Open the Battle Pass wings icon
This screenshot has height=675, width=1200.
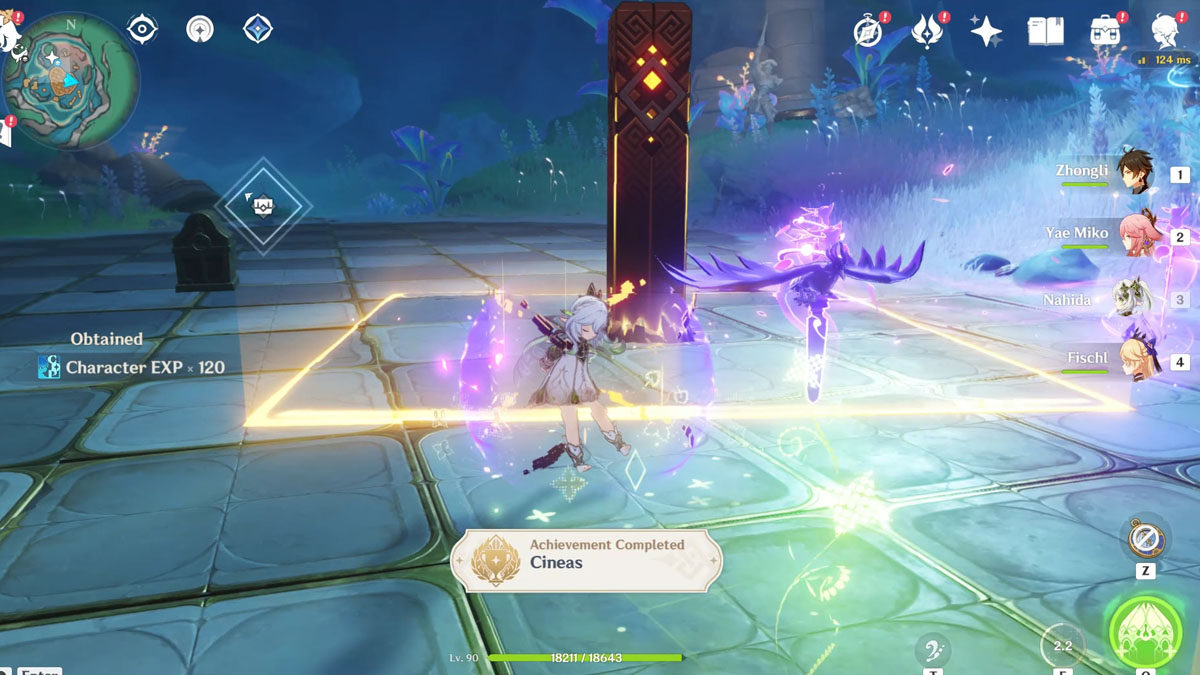pos(927,32)
